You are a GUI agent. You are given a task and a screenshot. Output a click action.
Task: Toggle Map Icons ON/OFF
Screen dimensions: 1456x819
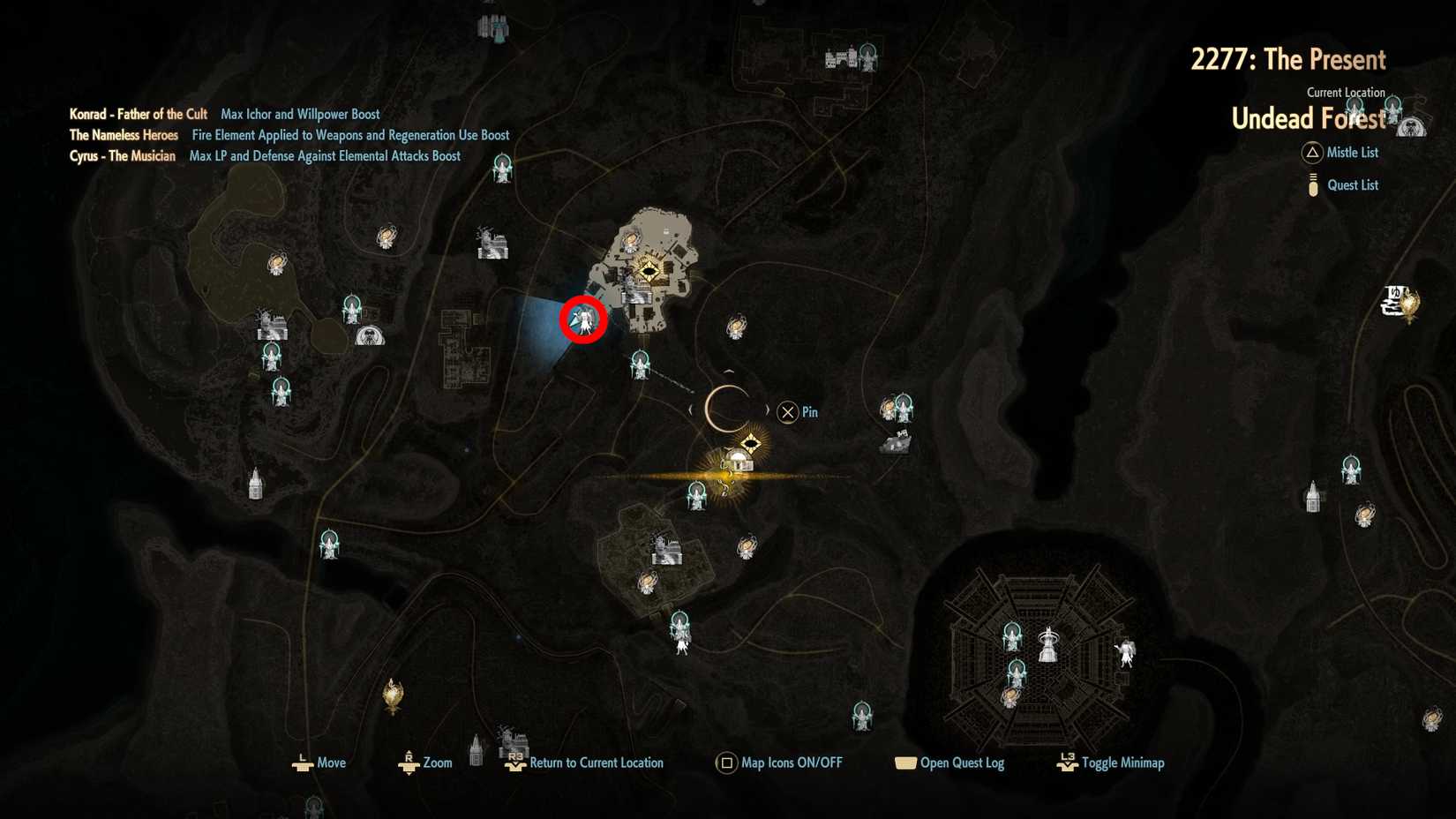(x=780, y=763)
